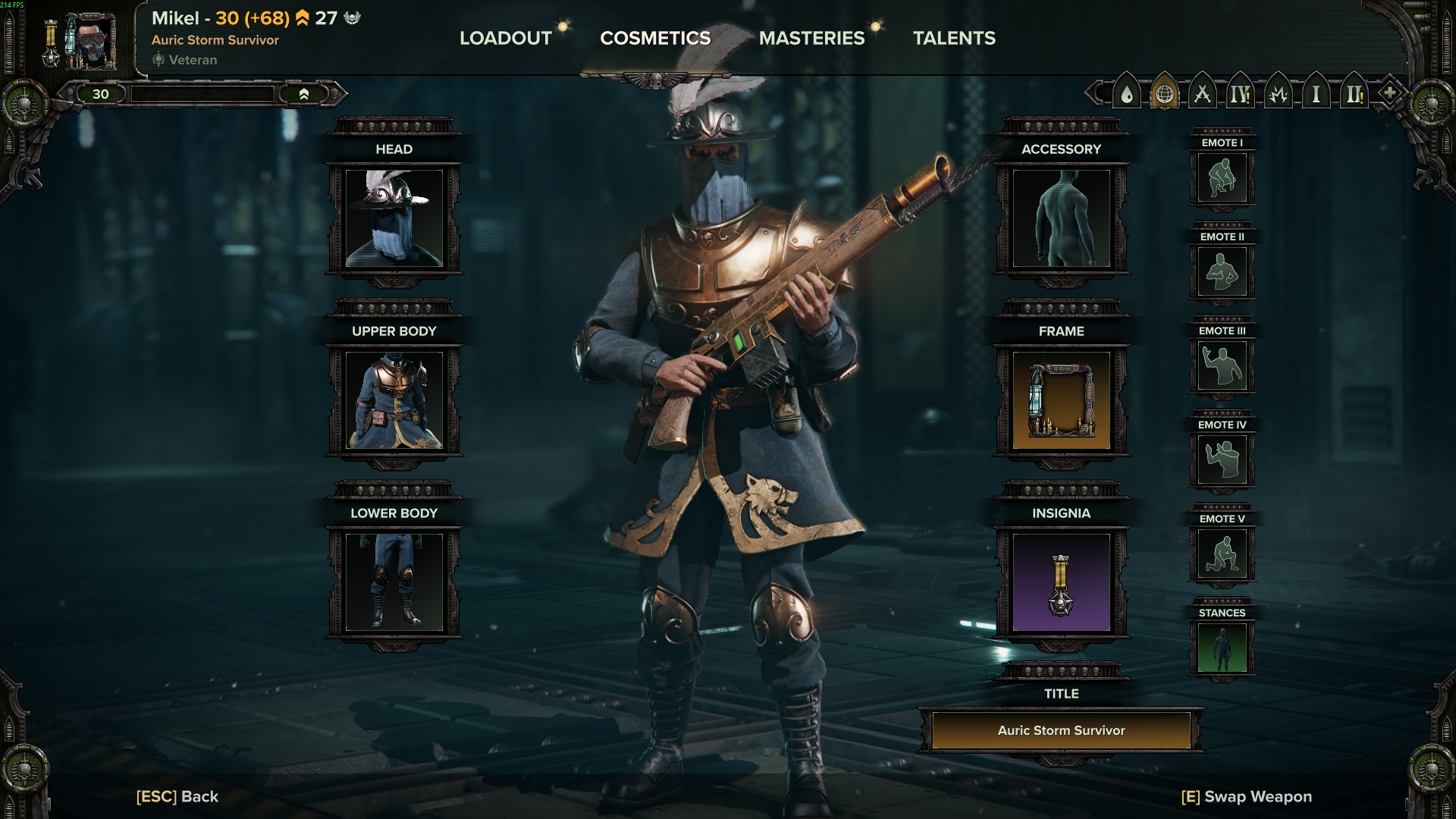Screen dimensions: 1456x819
Task: Open the Upper Body cosmetic slot
Action: tap(394, 400)
